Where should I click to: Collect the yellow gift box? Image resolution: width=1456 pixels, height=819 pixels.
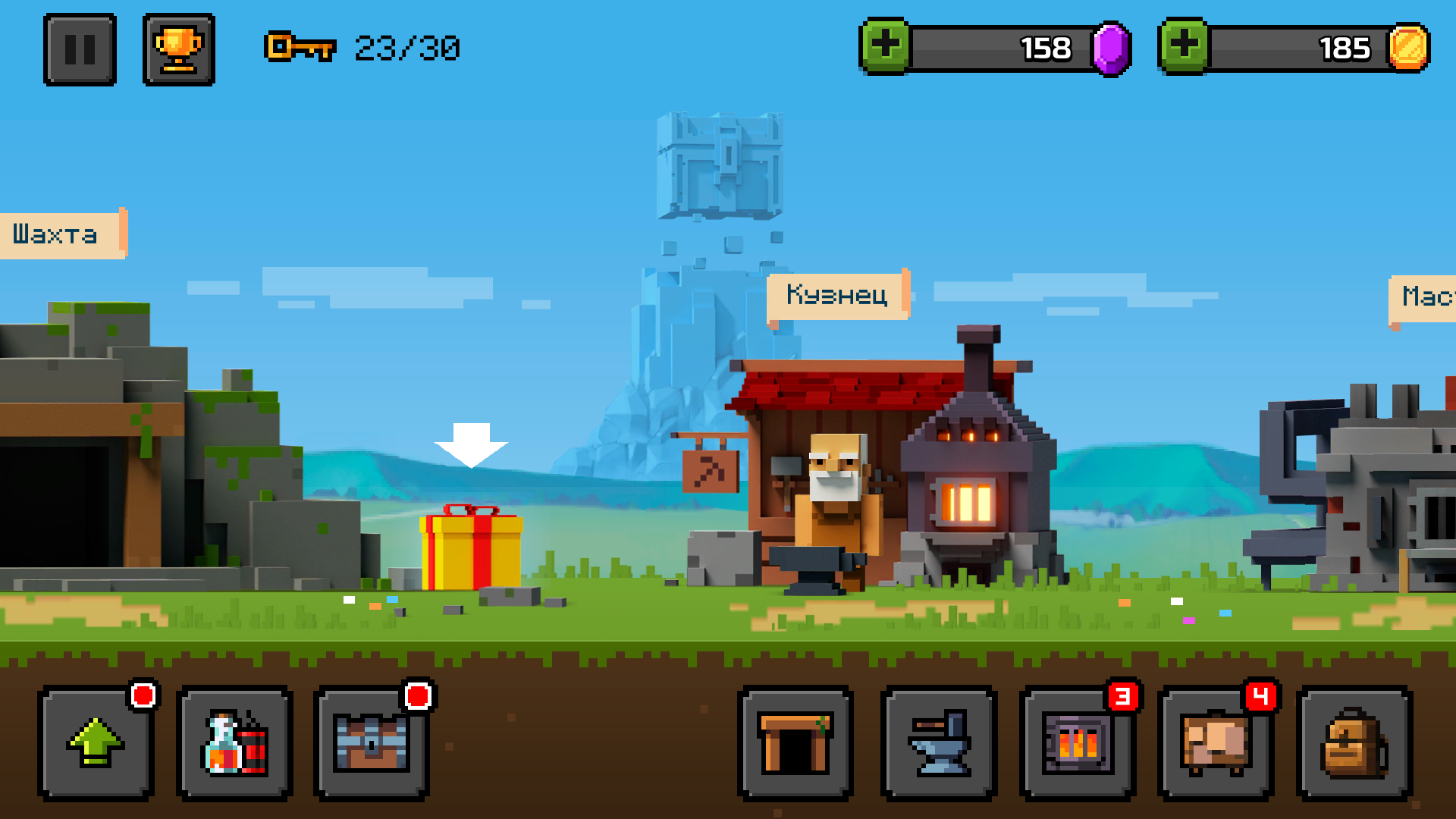(471, 548)
